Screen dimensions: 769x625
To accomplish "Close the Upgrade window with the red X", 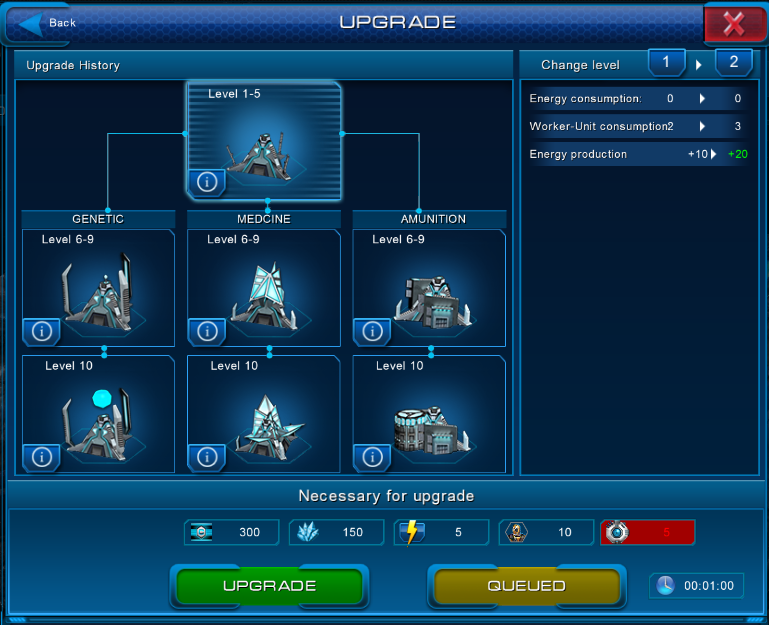I will (734, 24).
